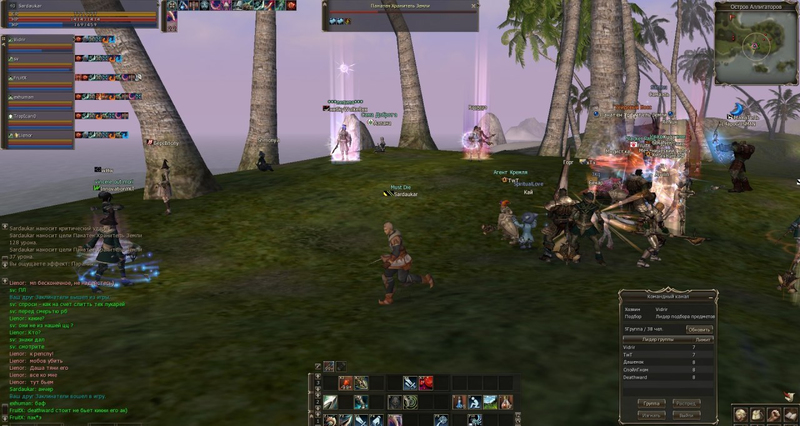This screenshot has width=800, height=426.
Task: Activate the green spiral skill on hotbar
Action: [410, 402]
